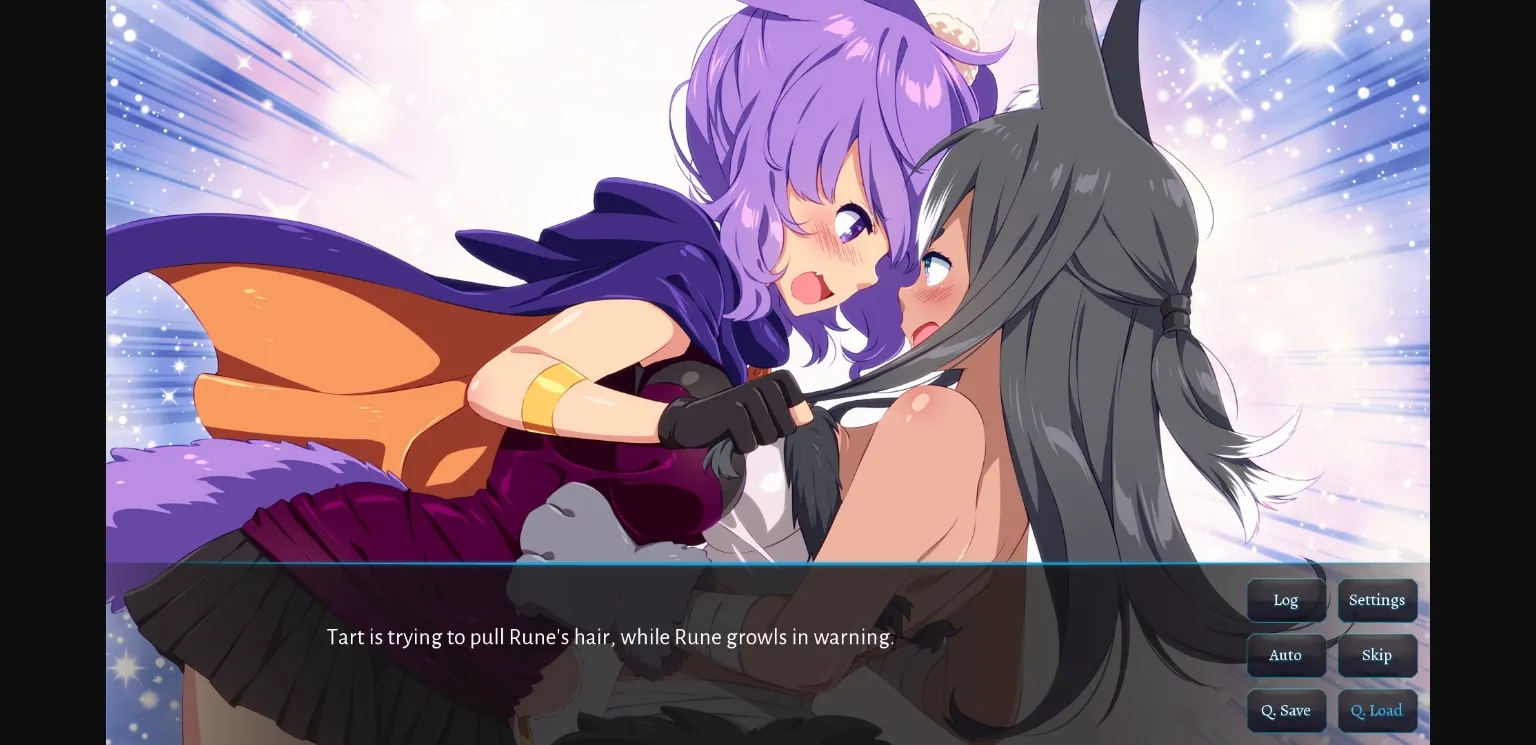Click the cyan line above the dialogue box
The image size is (1536, 745).
(700, 565)
